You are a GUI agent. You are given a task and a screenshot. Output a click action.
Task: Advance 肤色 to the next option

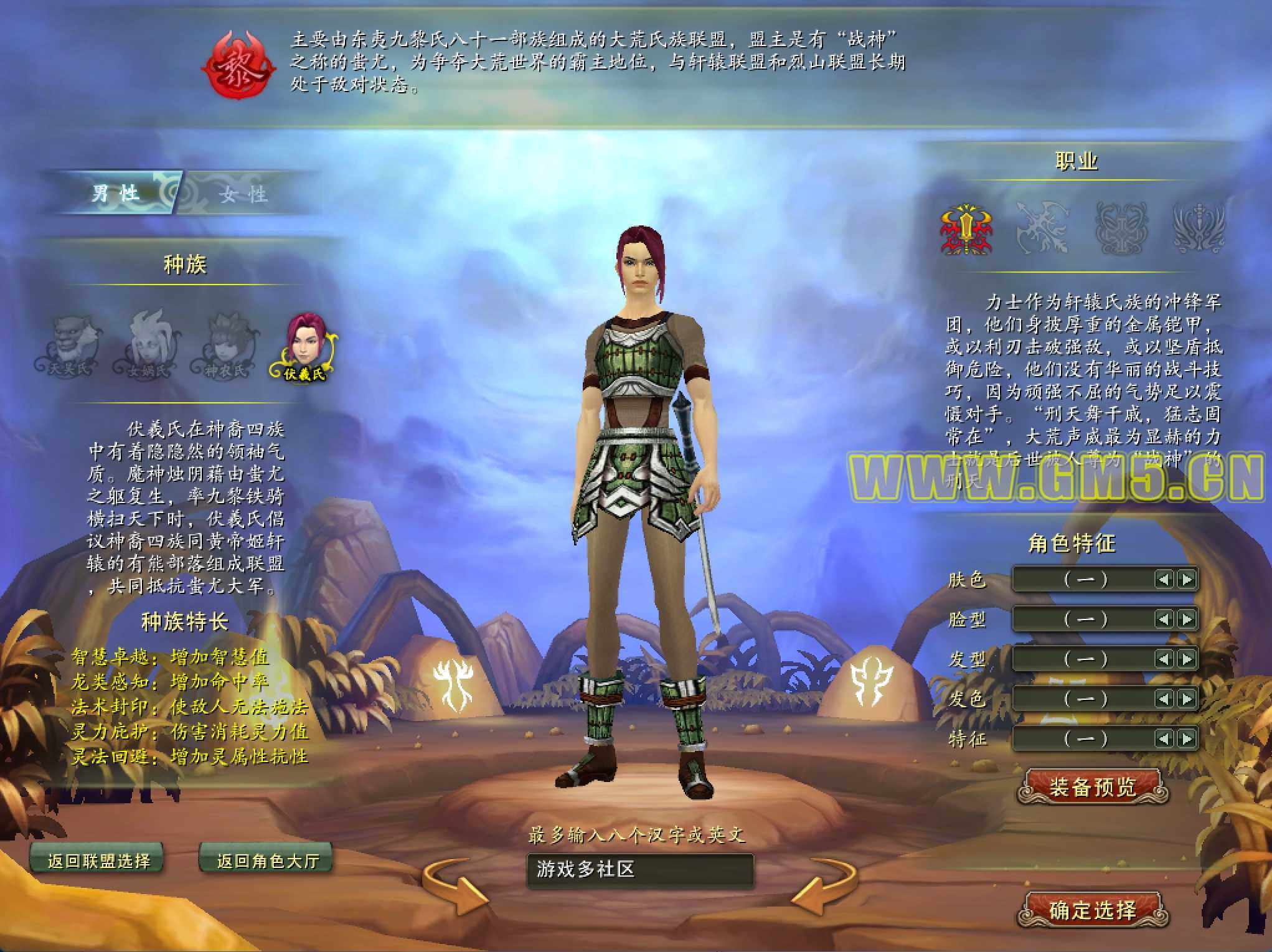coord(1187,579)
